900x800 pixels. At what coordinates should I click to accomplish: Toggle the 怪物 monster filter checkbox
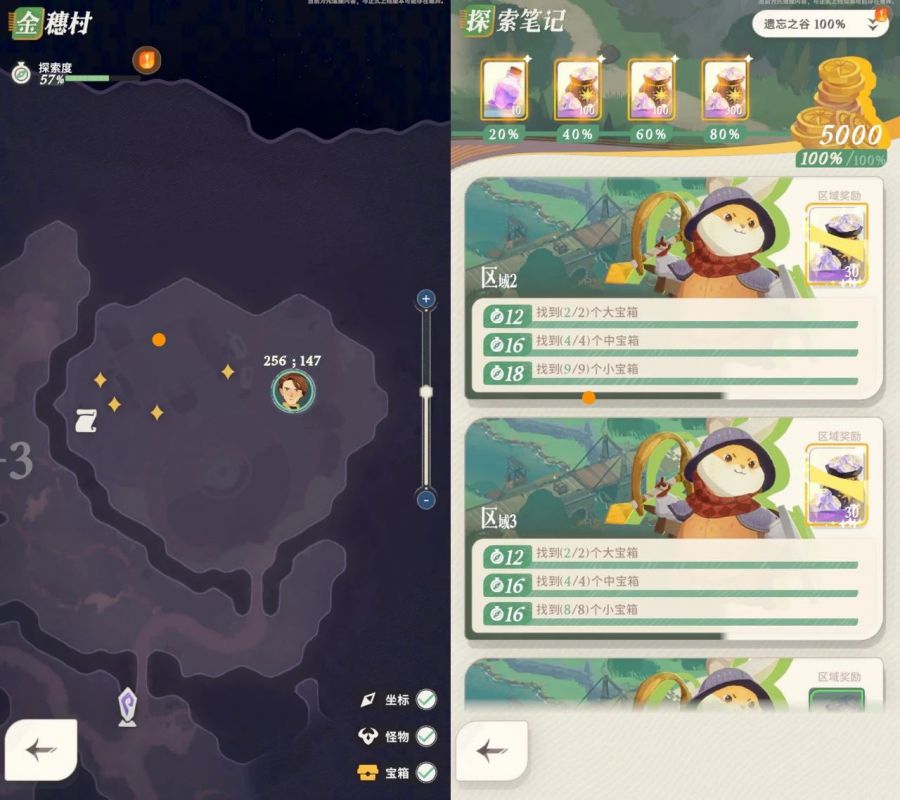coord(426,736)
